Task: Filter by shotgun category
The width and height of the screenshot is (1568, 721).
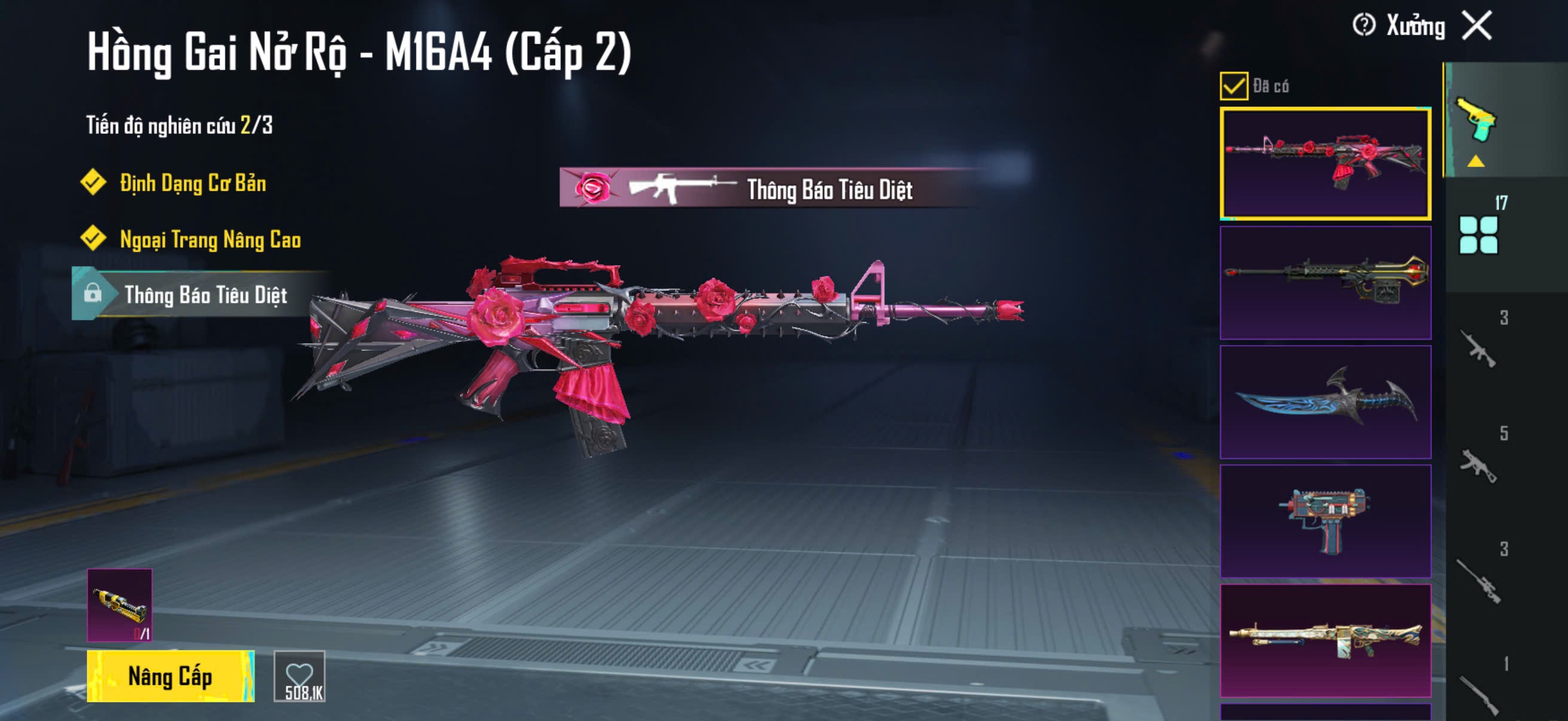Action: 1478,693
